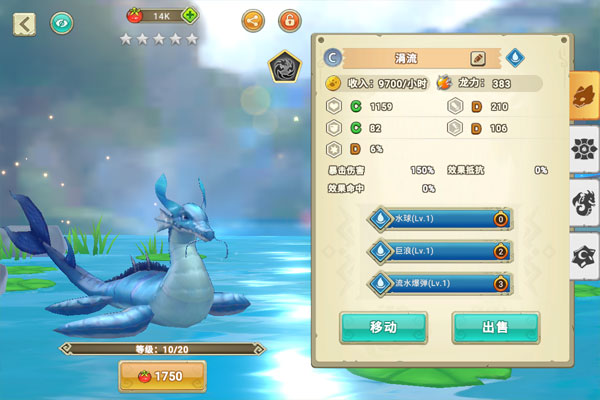
Task: Toggle the eye view icon
Action: pos(63,21)
